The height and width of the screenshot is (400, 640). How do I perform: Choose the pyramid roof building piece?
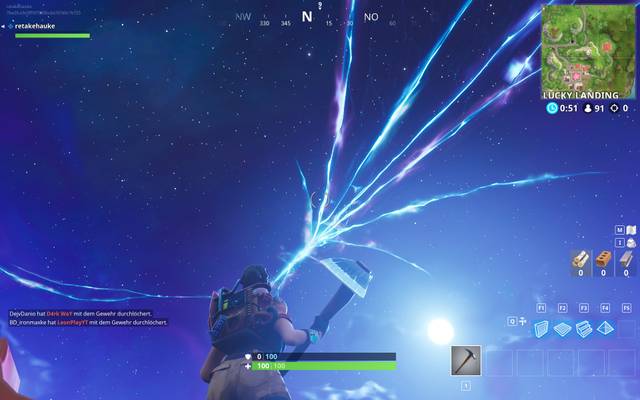606,328
